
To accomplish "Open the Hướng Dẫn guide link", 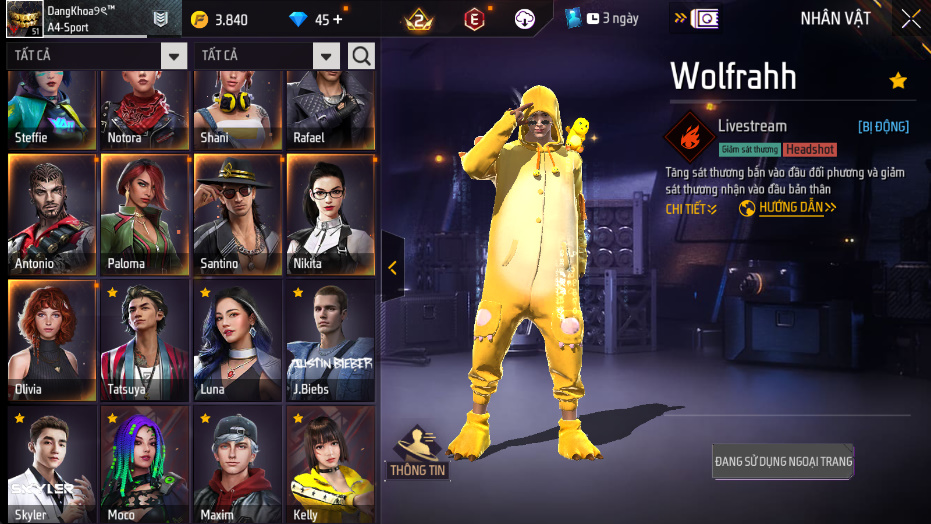I will tap(788, 208).
